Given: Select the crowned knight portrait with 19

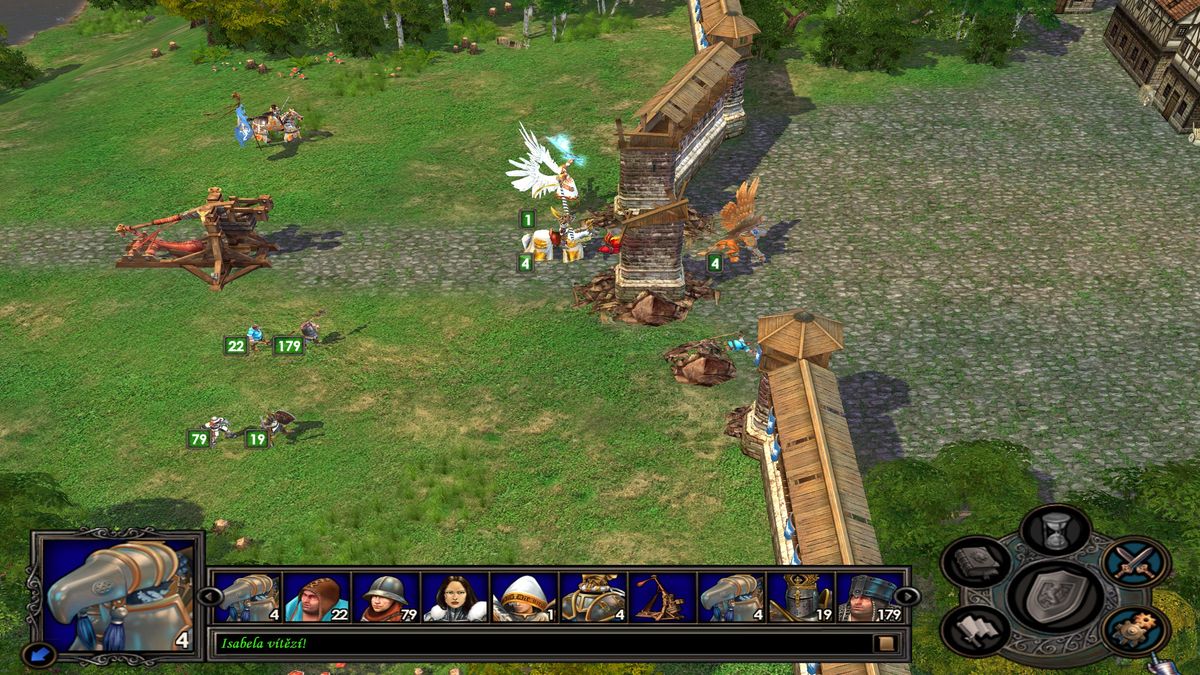Looking at the screenshot, I should [801, 598].
